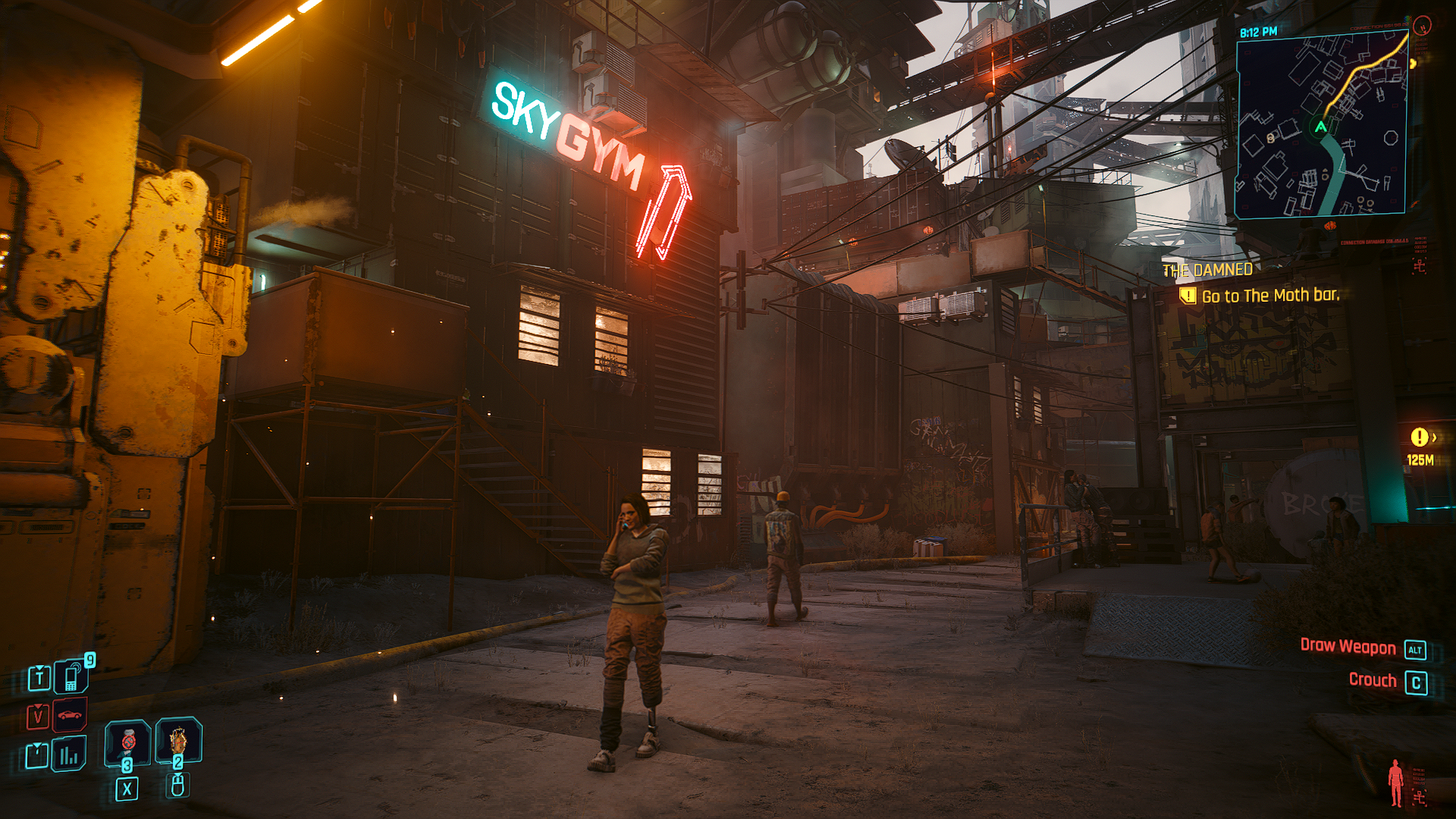Use the health inhaler consumable slot
Screen dimensions: 1456x819
(127, 741)
